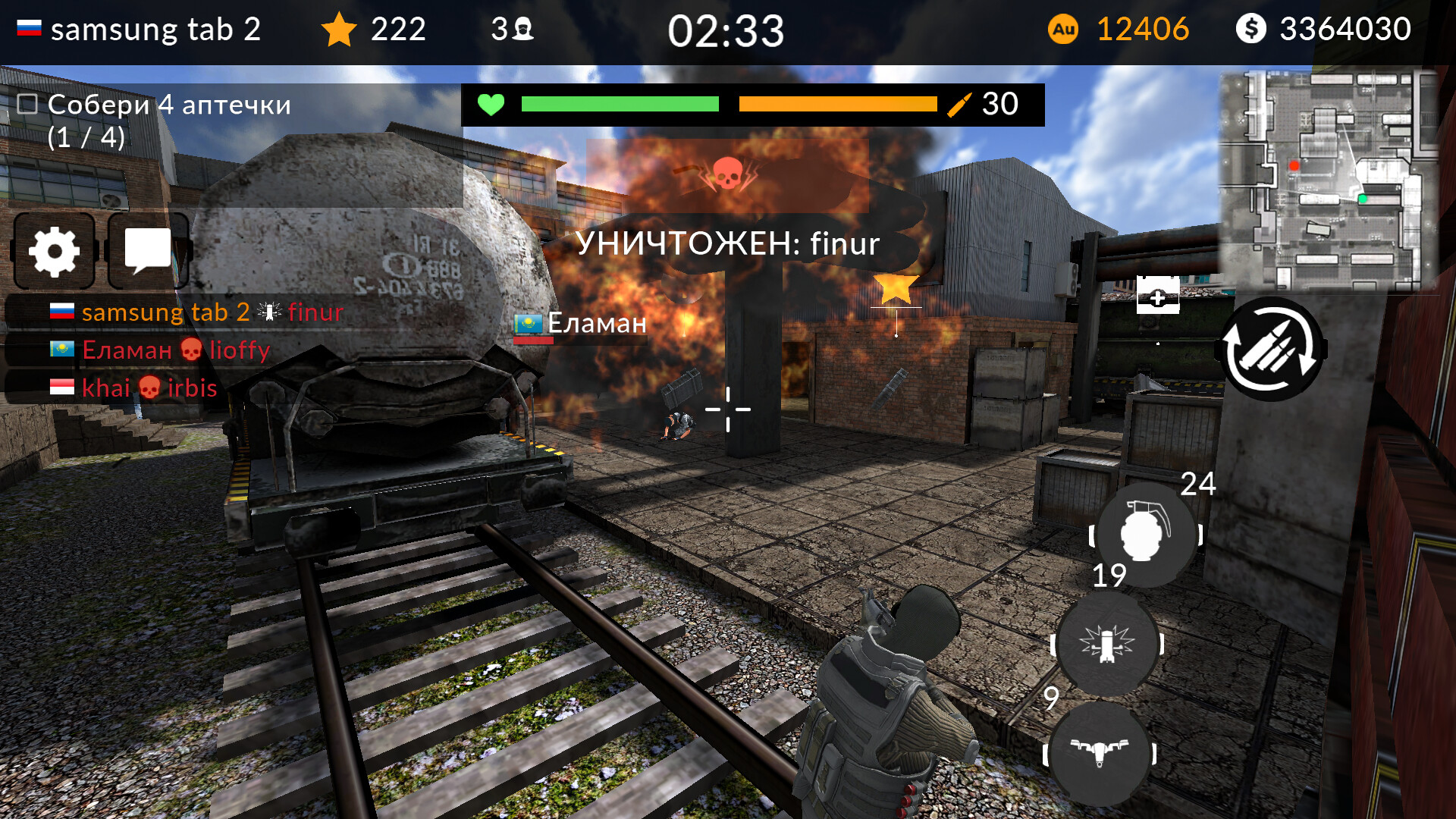
Task: Tap the dollar cash balance icon
Action: [x=1251, y=29]
